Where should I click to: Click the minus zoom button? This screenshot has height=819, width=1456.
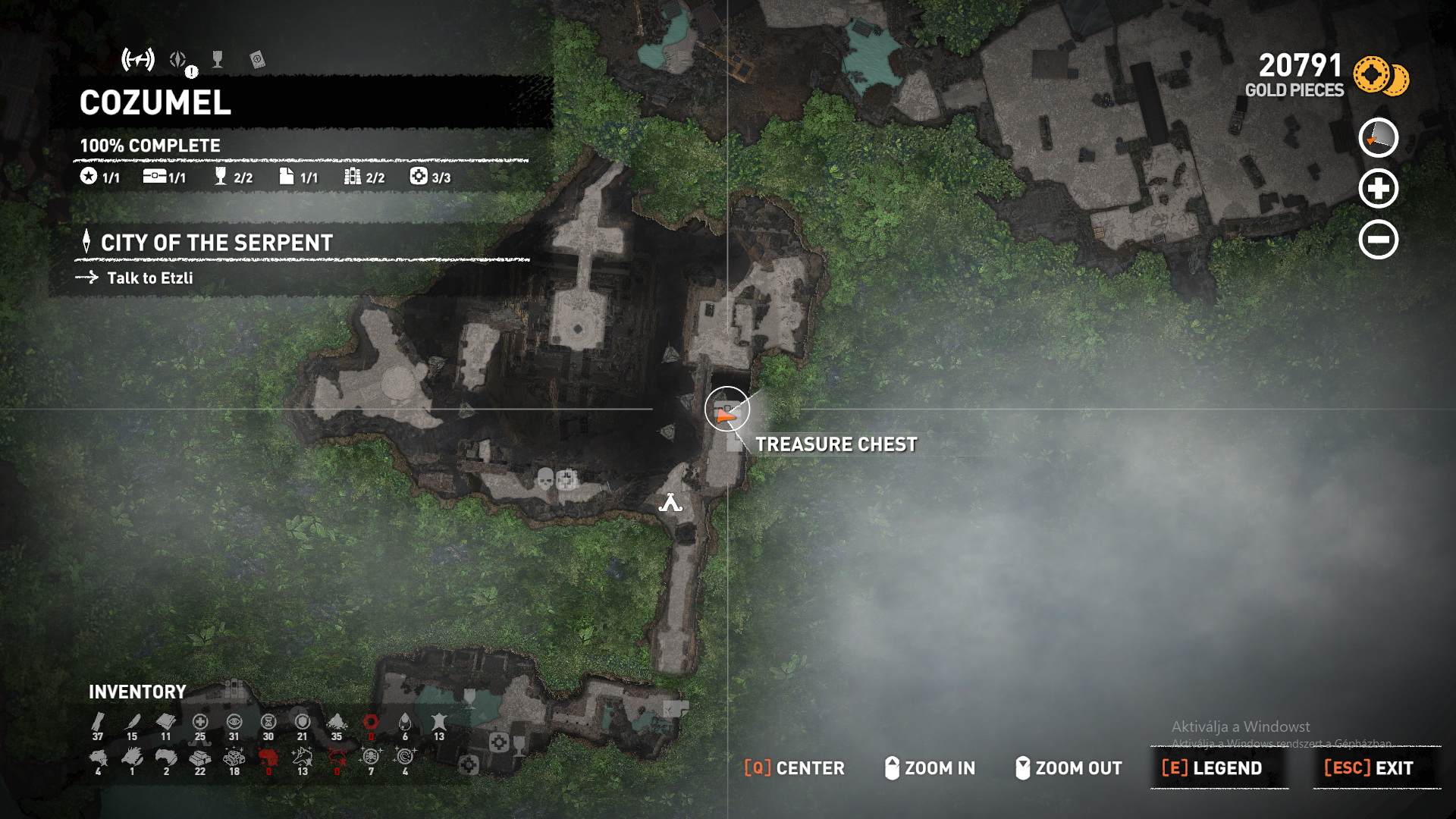(1378, 240)
